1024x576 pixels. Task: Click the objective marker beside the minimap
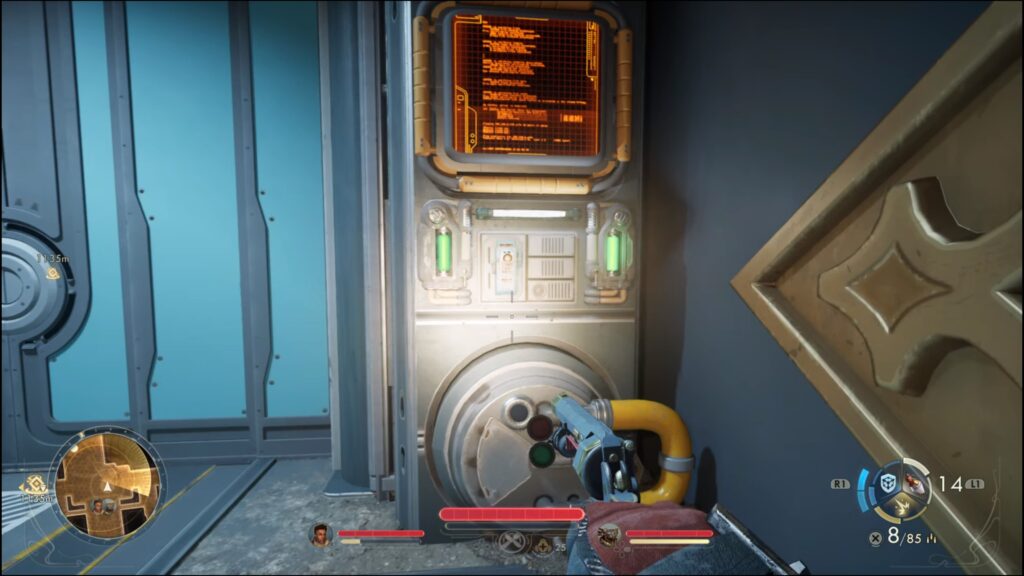(x=34, y=486)
